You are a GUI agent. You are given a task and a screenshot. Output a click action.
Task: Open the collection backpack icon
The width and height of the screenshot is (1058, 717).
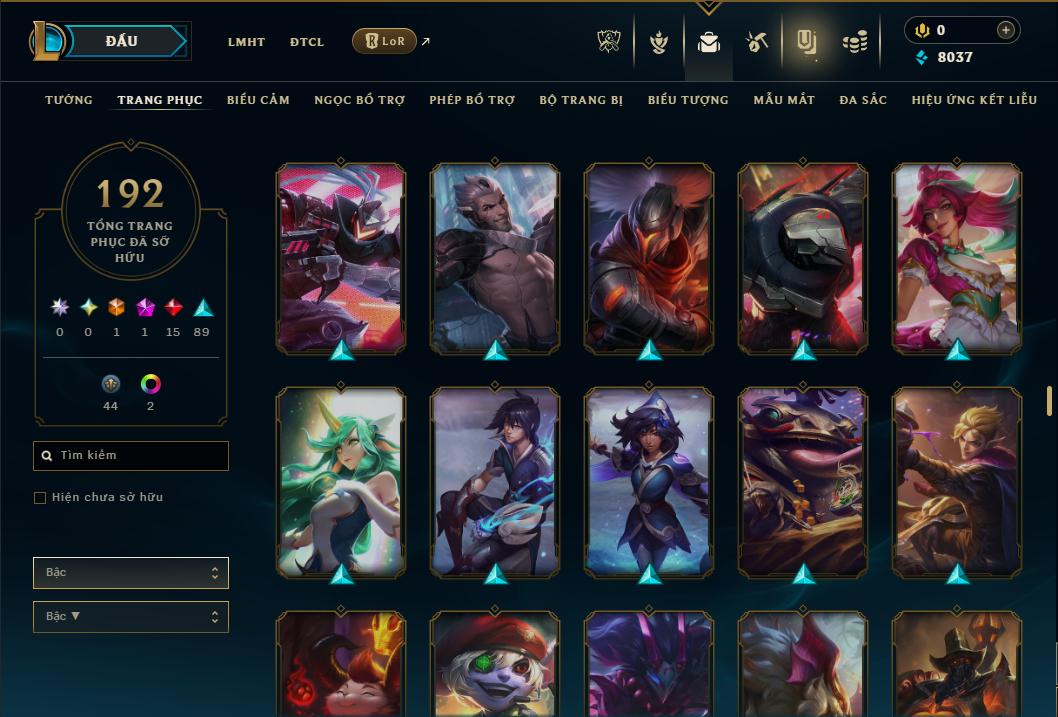click(x=709, y=42)
